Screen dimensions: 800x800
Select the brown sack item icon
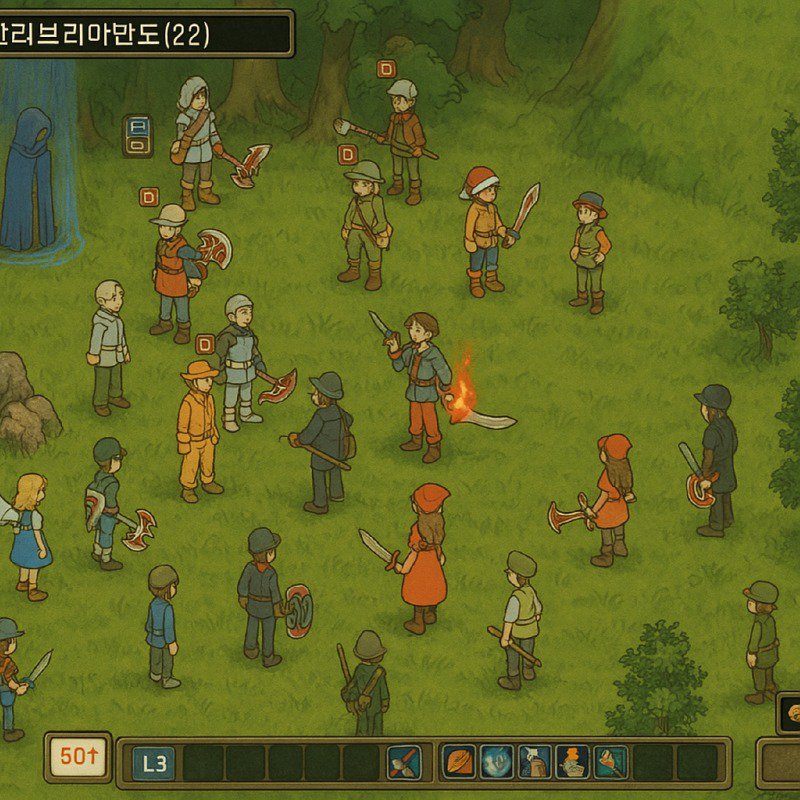click(x=535, y=763)
